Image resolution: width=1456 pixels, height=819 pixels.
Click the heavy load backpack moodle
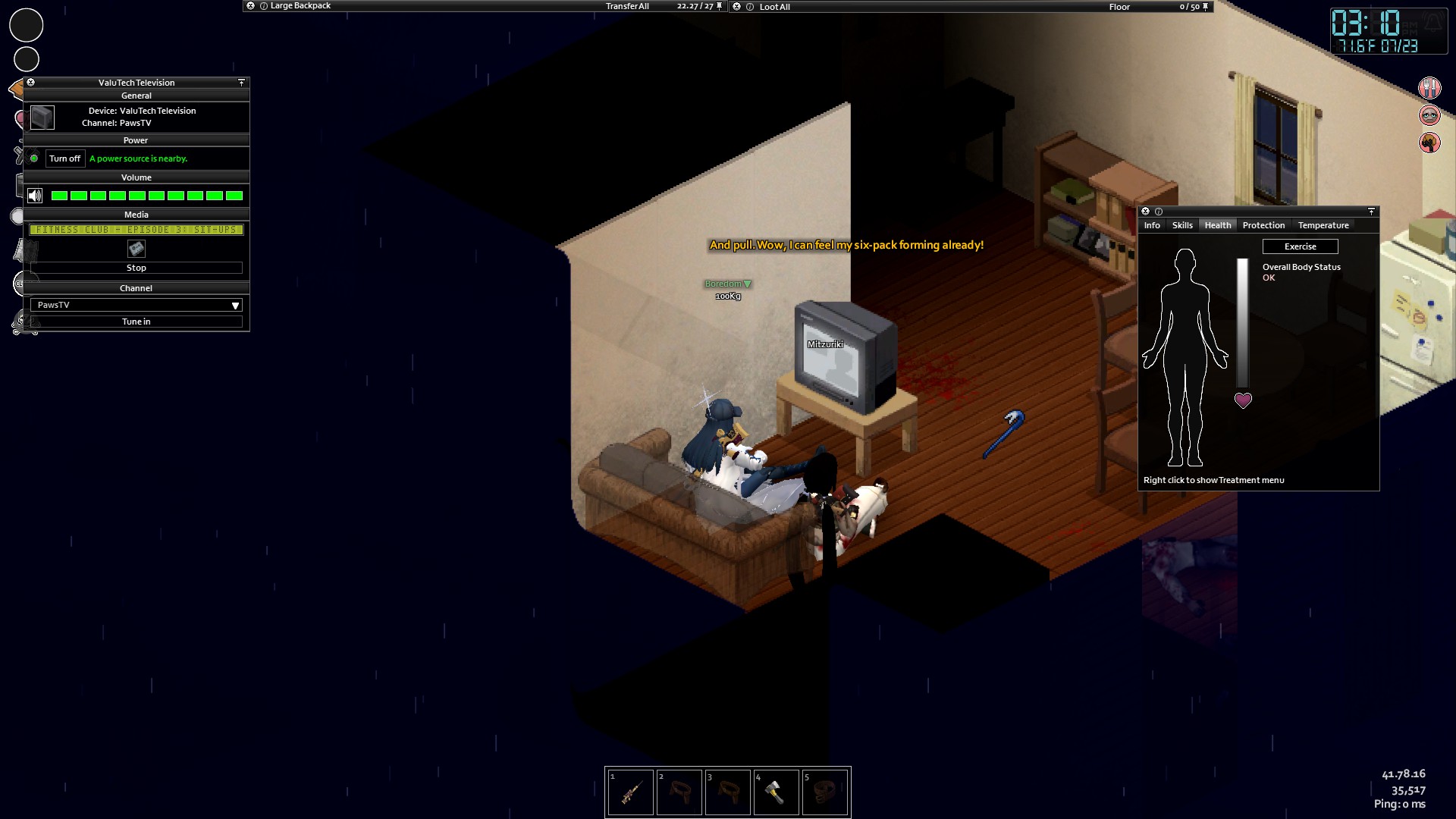point(1429,143)
